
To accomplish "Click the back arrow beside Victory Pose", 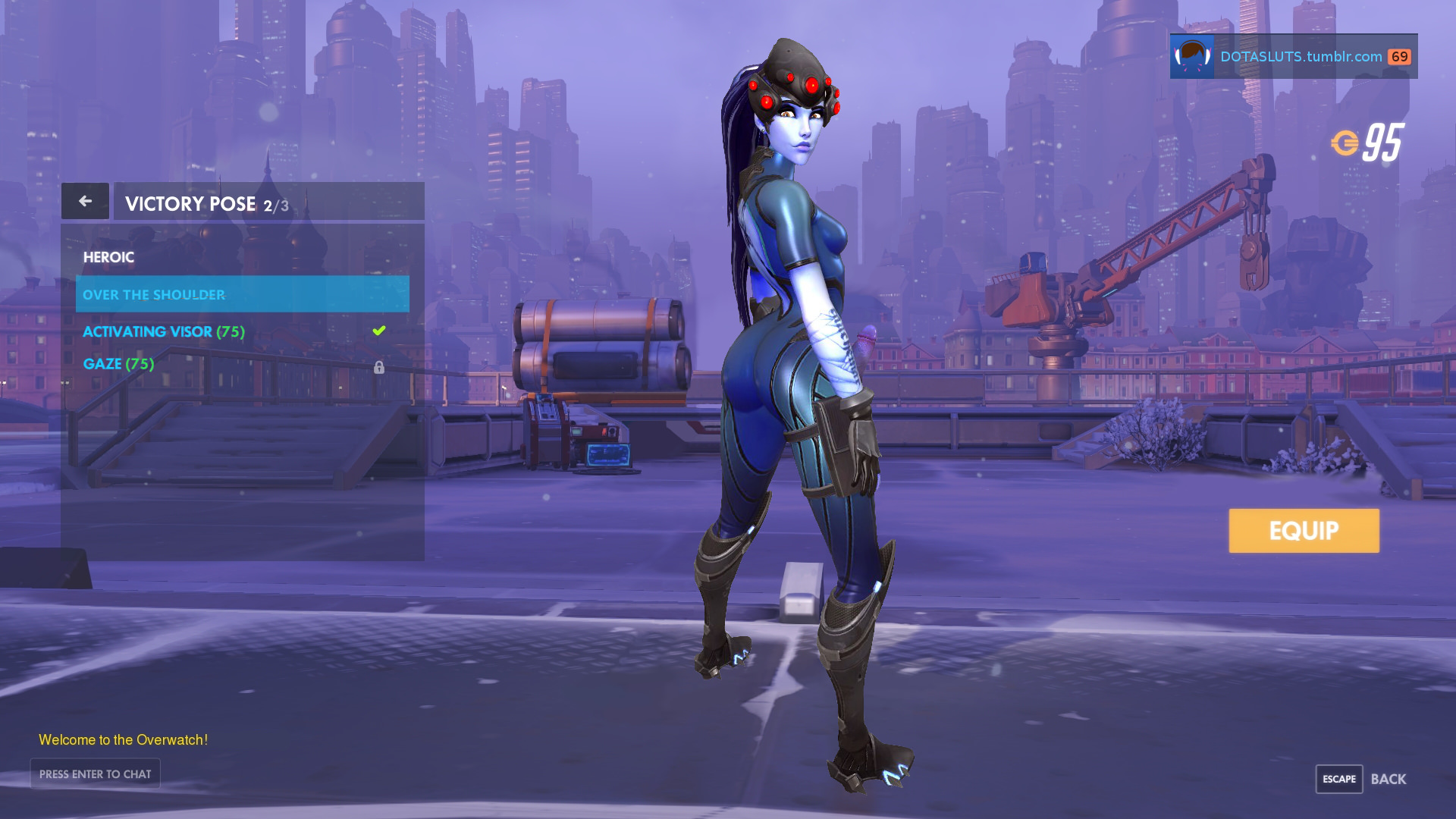I will [x=85, y=201].
